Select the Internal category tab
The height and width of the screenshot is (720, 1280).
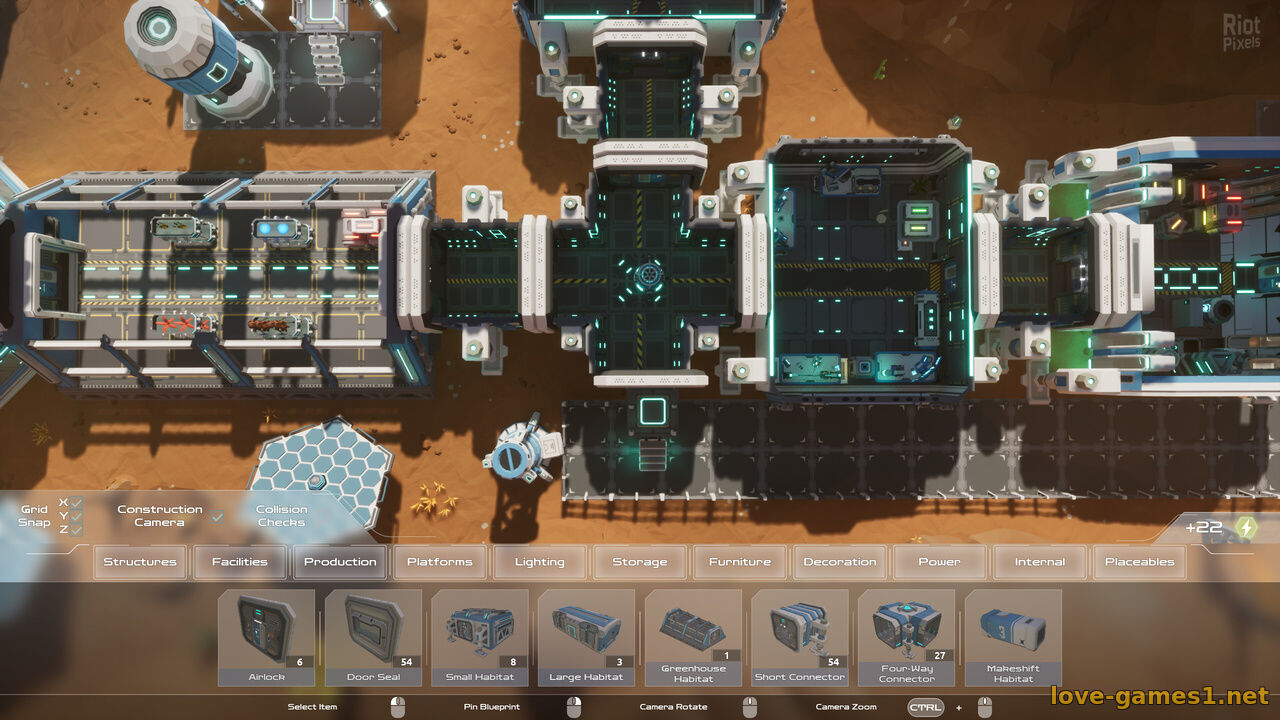1040,562
